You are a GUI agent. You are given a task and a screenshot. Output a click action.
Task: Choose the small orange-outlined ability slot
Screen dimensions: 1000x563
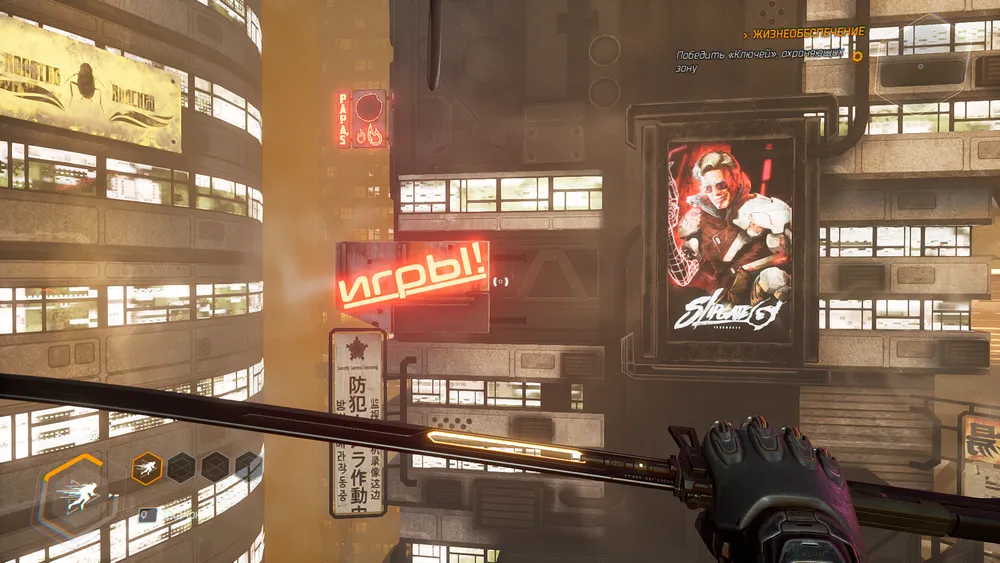[147, 467]
